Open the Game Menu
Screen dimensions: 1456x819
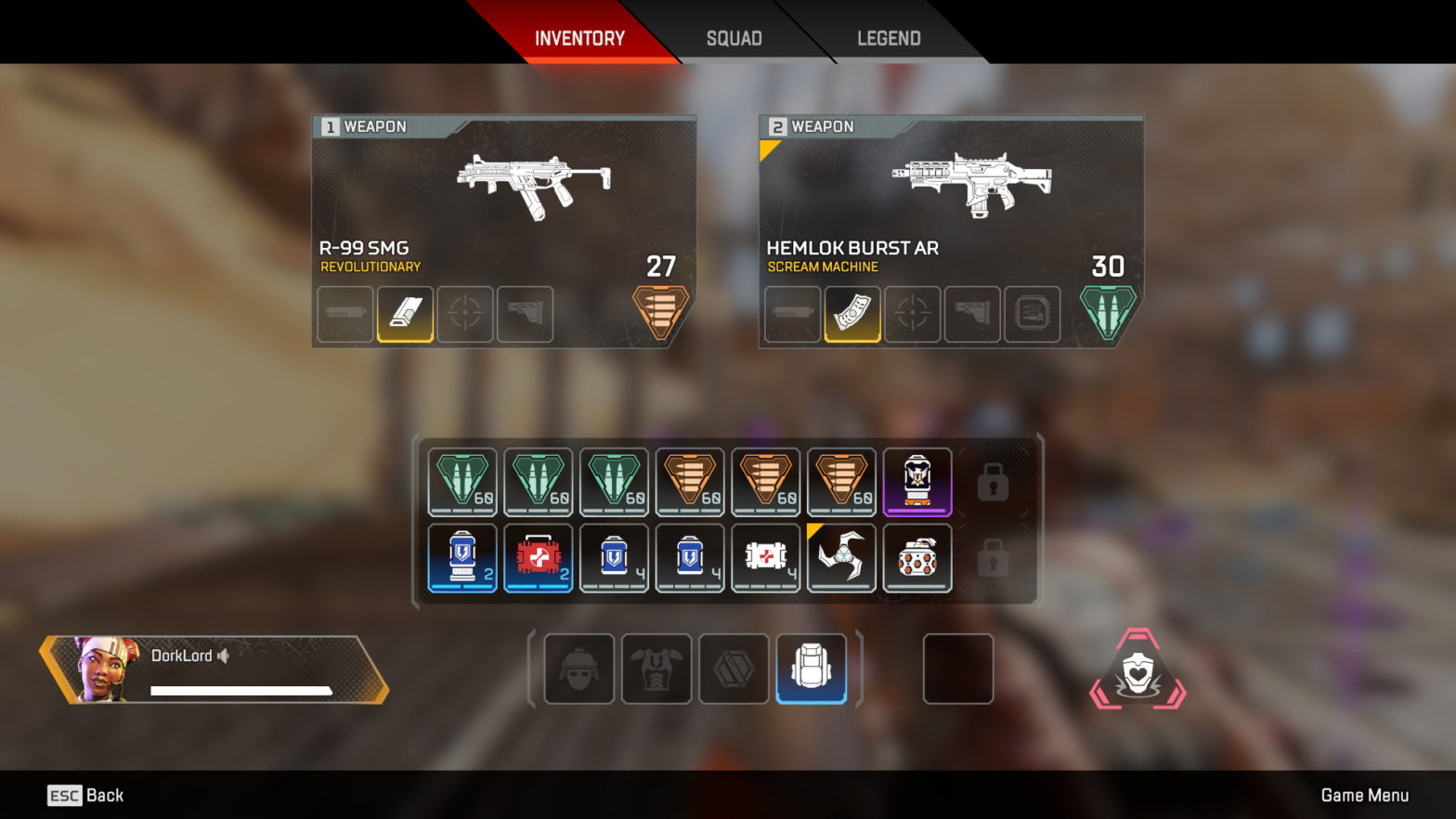(1365, 795)
